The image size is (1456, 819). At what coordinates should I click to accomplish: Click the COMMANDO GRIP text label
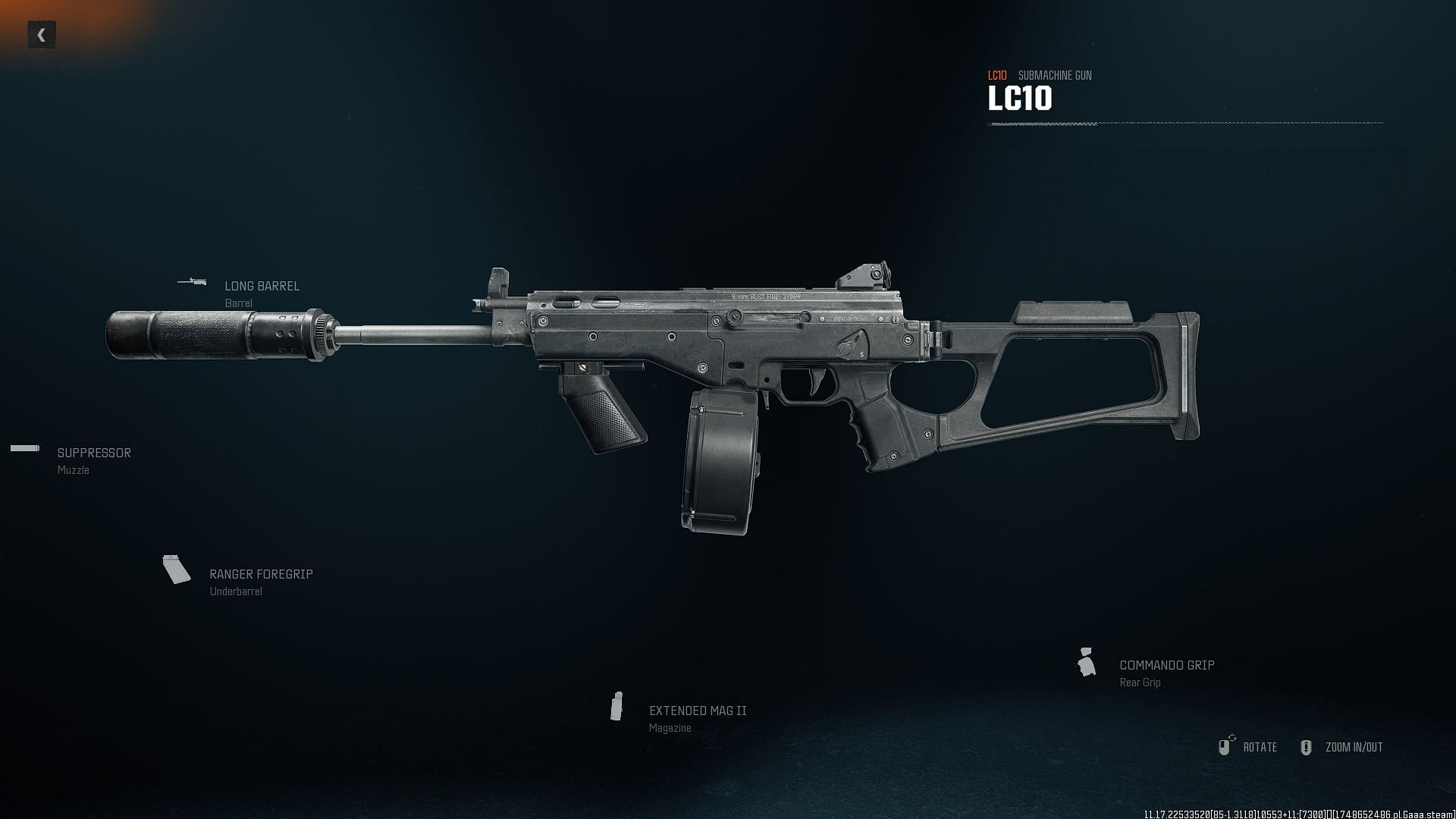click(x=1166, y=664)
